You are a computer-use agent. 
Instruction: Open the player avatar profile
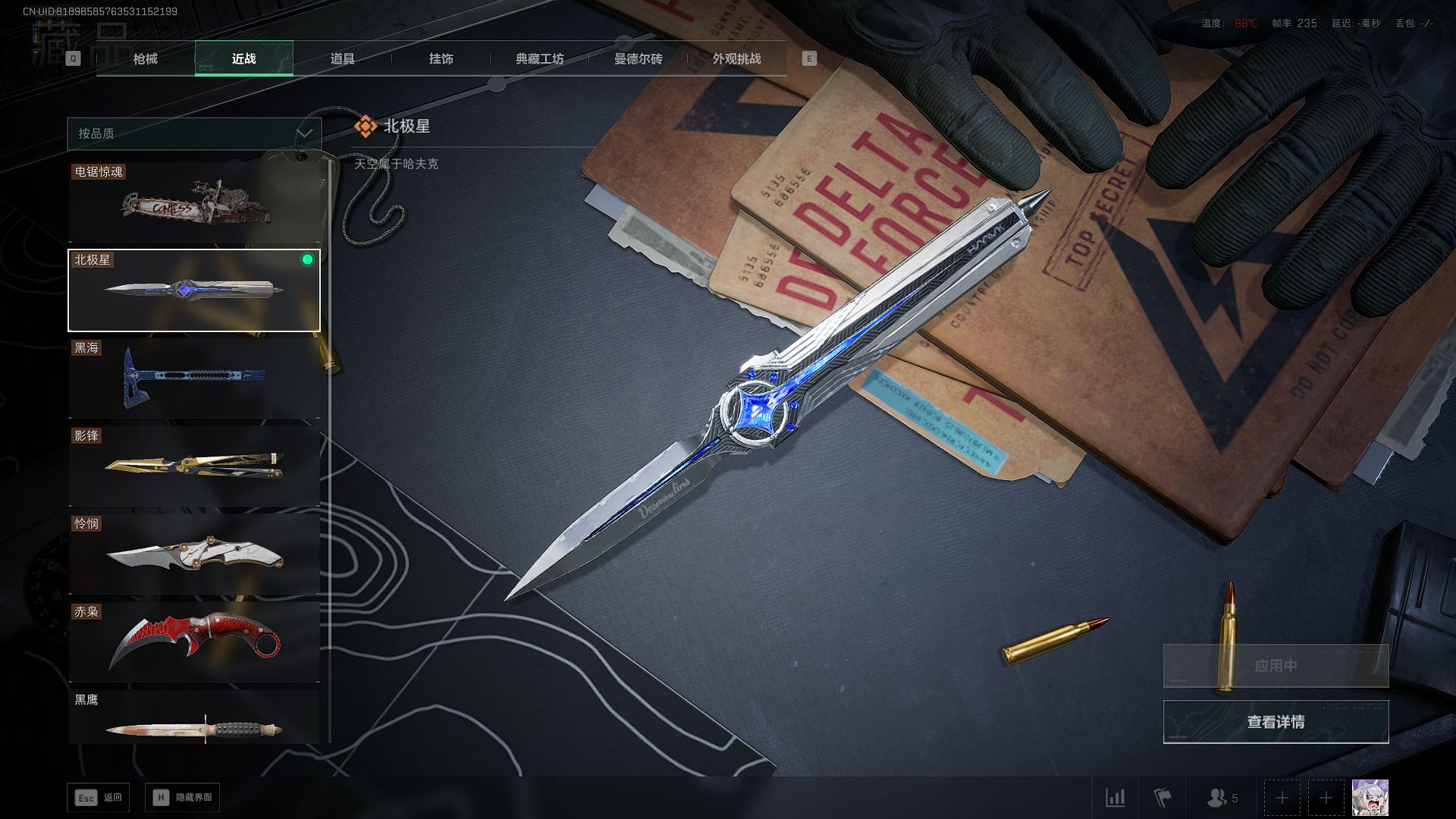(1370, 798)
